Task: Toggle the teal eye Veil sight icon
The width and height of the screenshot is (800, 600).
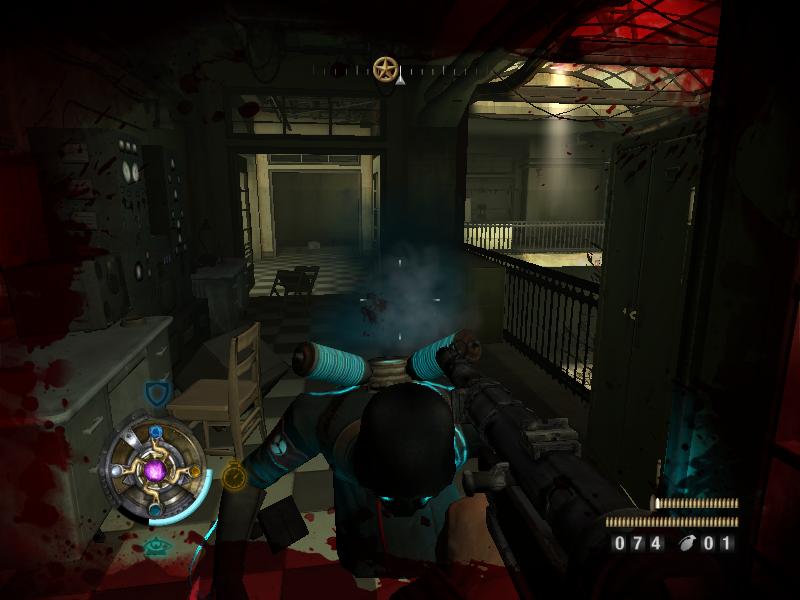Action: [x=155, y=546]
